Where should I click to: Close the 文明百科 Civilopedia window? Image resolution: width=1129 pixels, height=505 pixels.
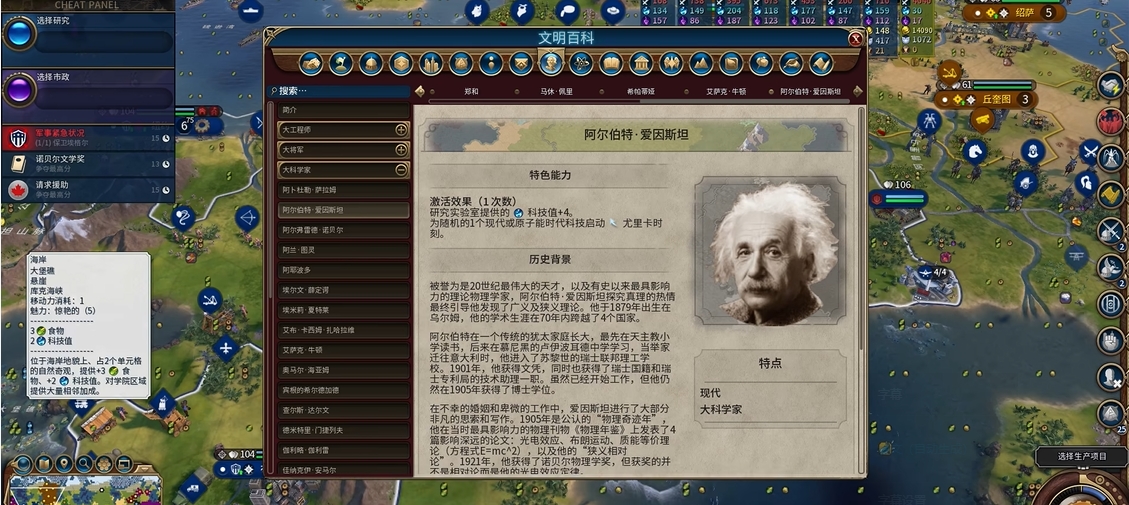855,39
